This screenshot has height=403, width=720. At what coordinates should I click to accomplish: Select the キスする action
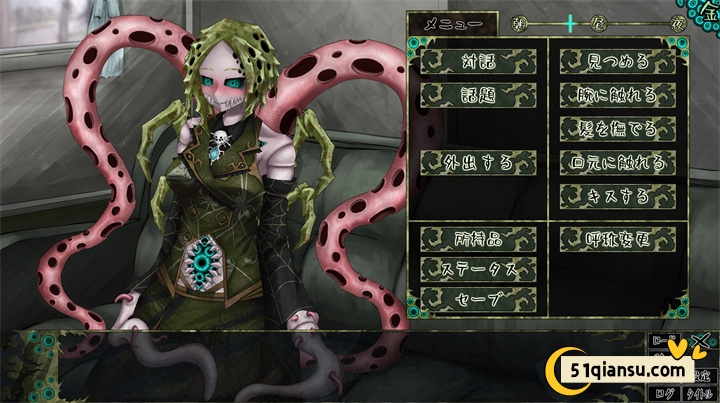(617, 195)
